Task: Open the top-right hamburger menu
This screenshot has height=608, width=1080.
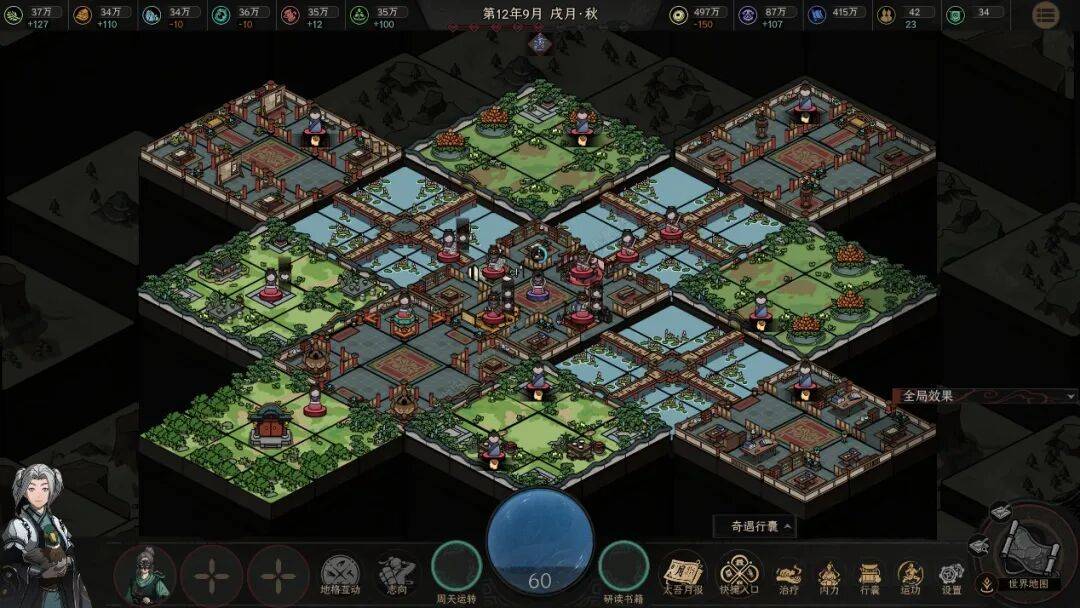Action: [x=1046, y=15]
